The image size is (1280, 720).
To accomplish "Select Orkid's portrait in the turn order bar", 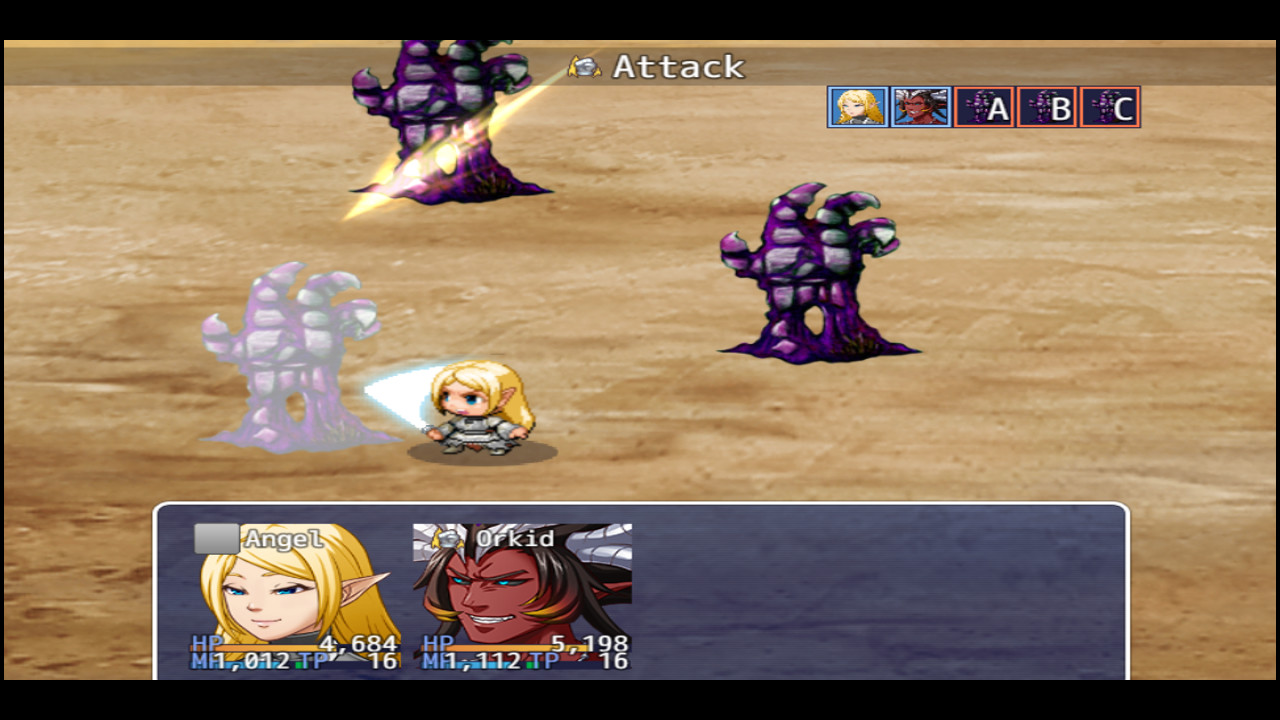I will pos(919,107).
